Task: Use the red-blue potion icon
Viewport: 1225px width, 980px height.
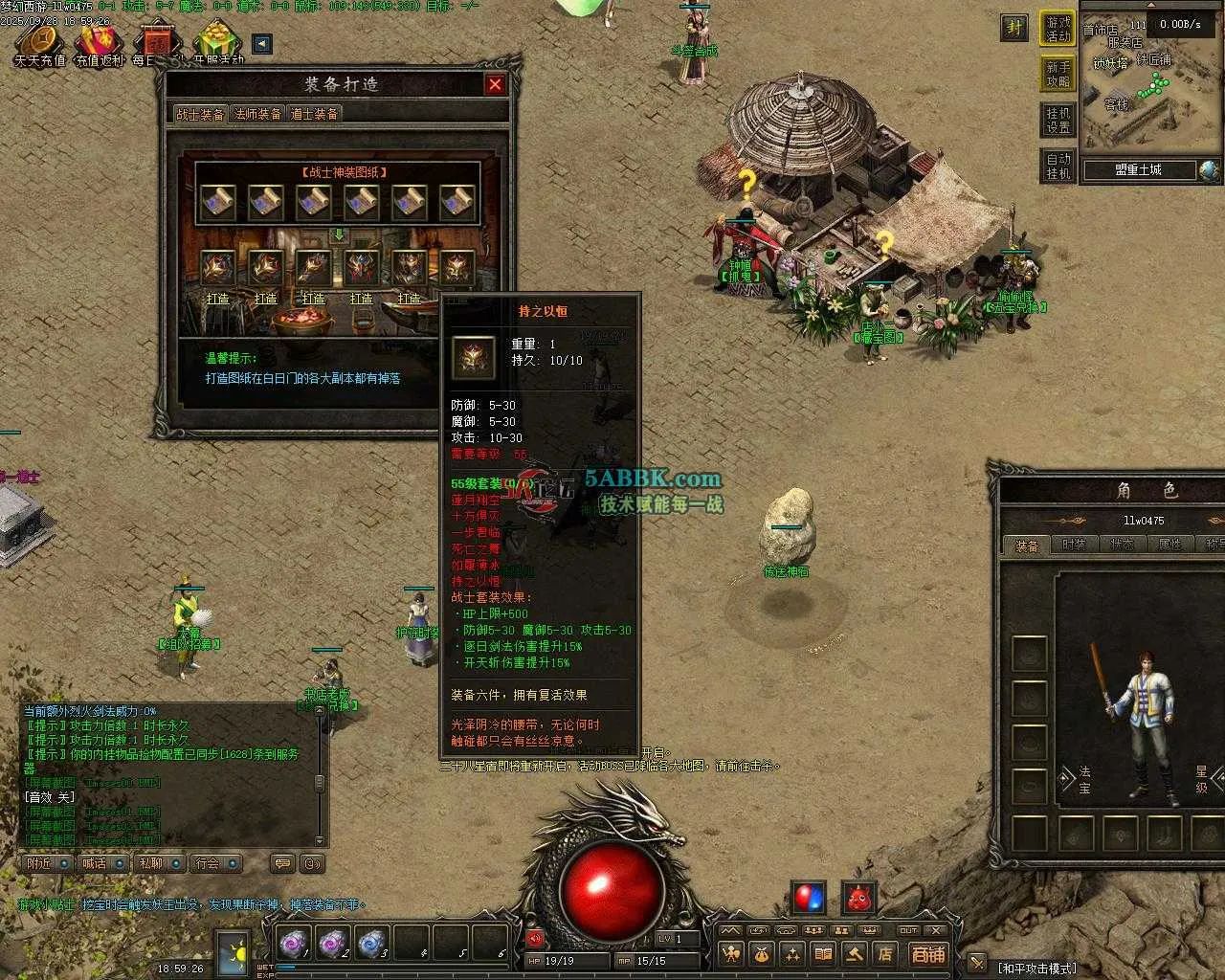Action: tap(809, 898)
